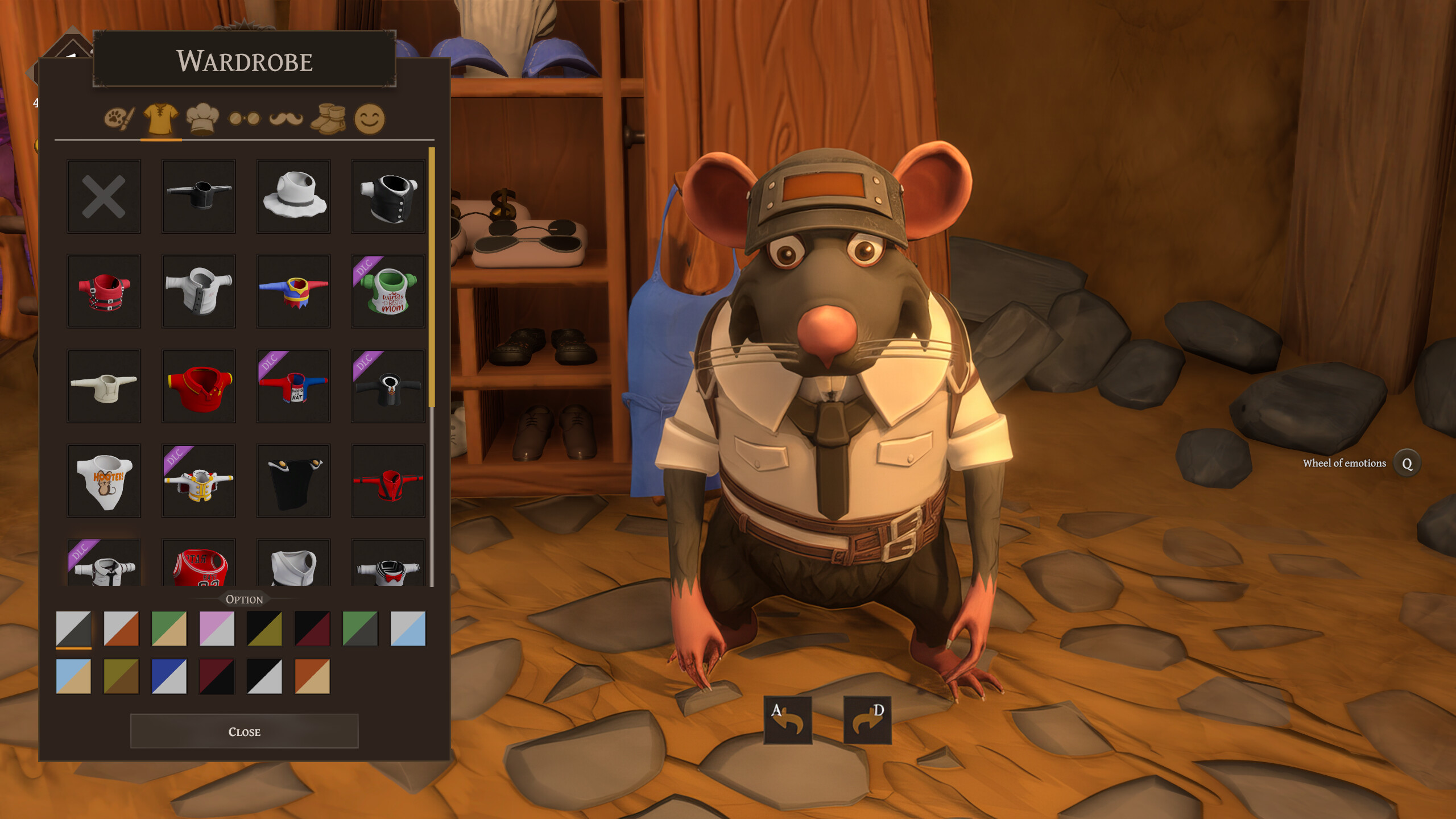The height and width of the screenshot is (819, 1456).
Task: Select the shirt category icon
Action: (159, 118)
